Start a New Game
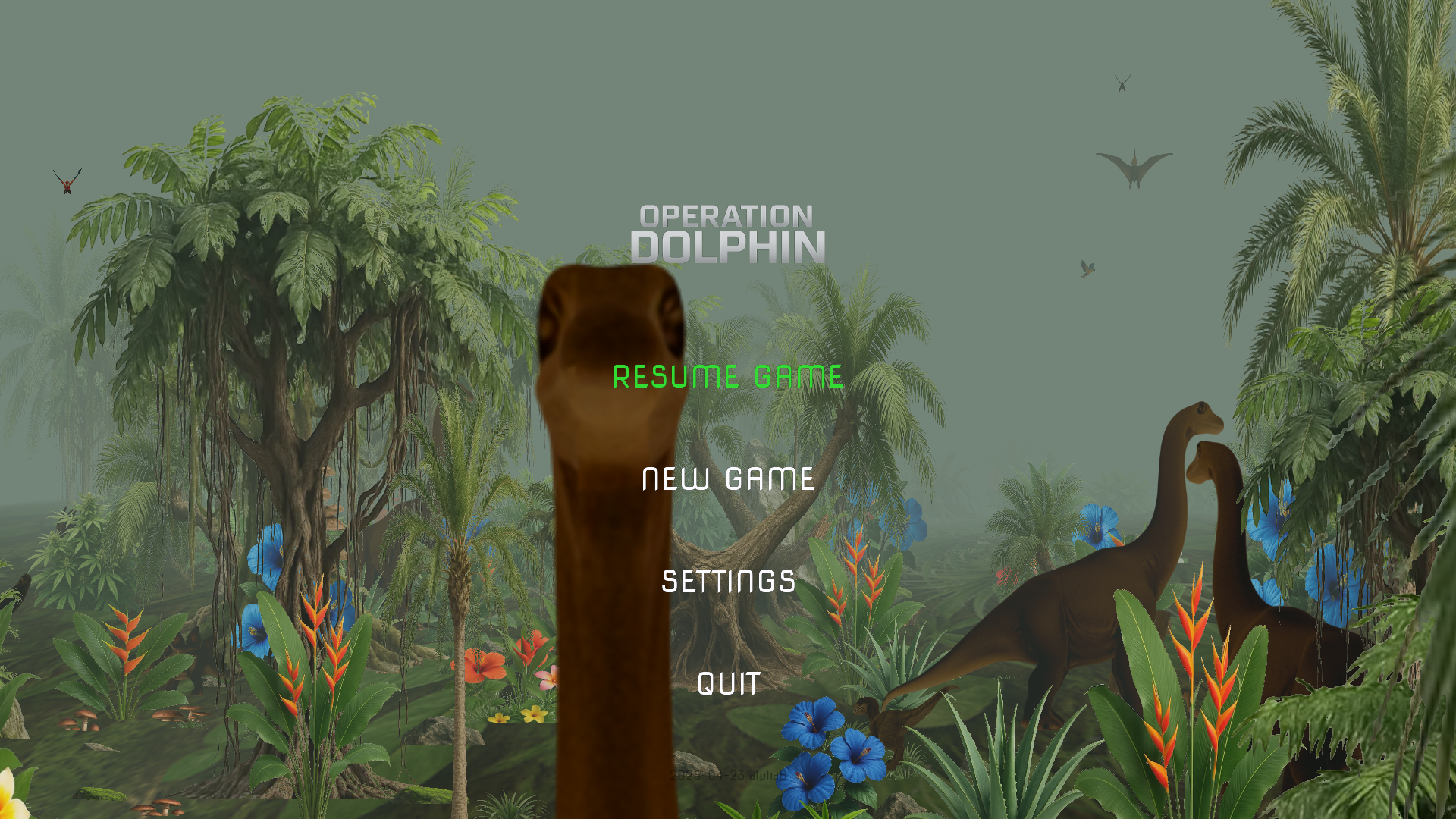1456x819 pixels. (x=728, y=479)
